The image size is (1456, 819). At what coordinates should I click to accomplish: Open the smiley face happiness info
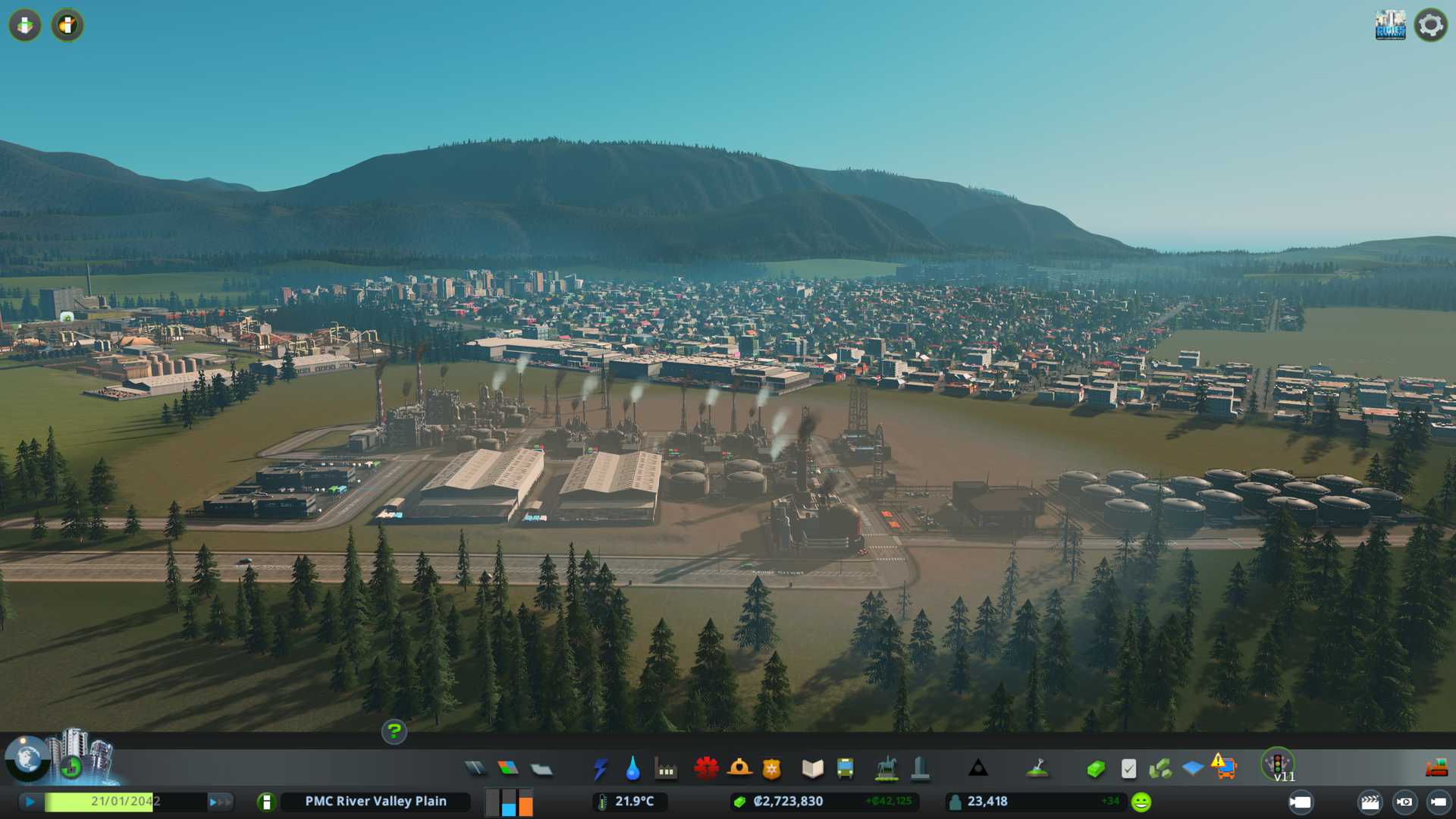1141,802
